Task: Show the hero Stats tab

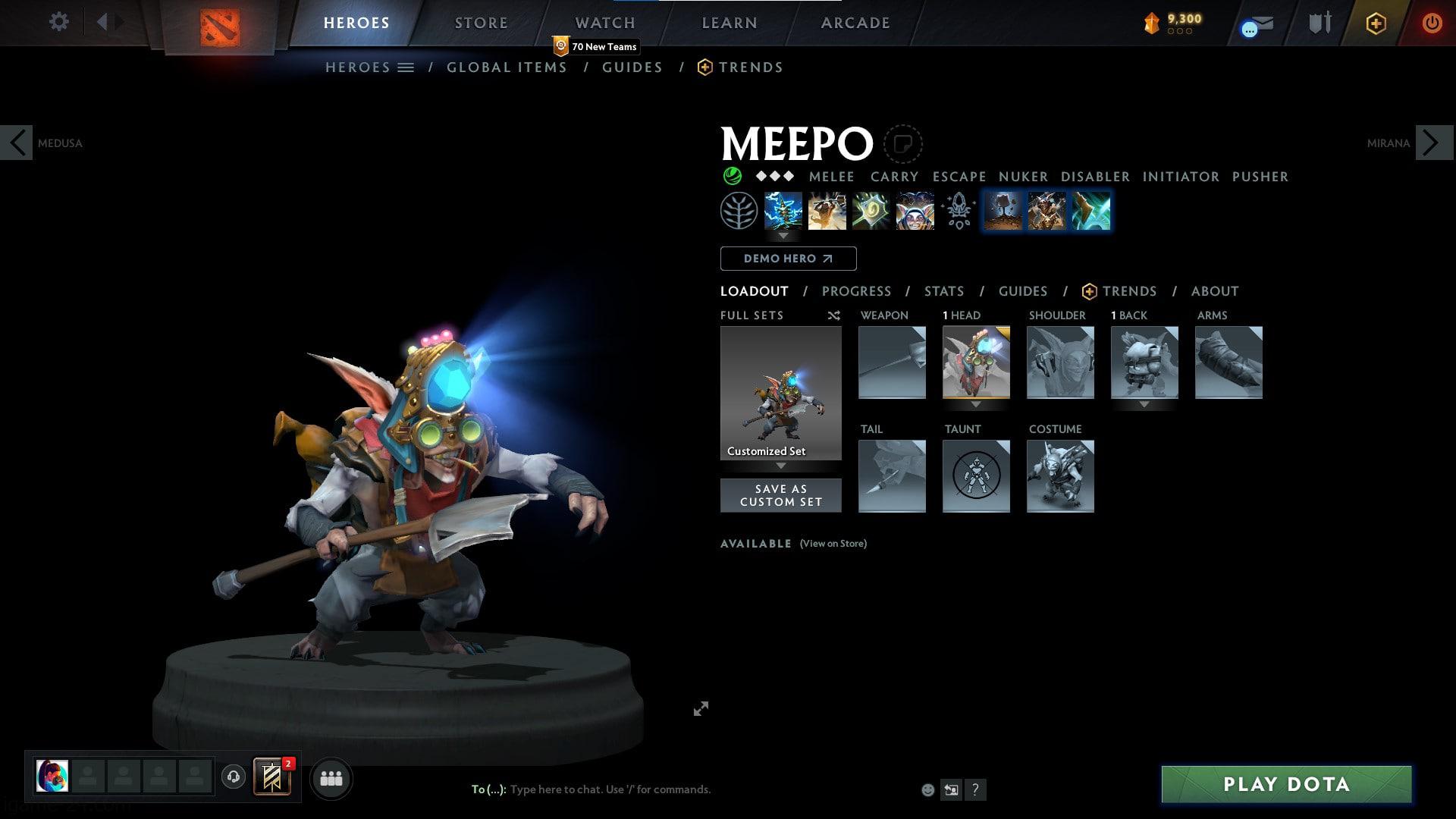Action: 943,291
